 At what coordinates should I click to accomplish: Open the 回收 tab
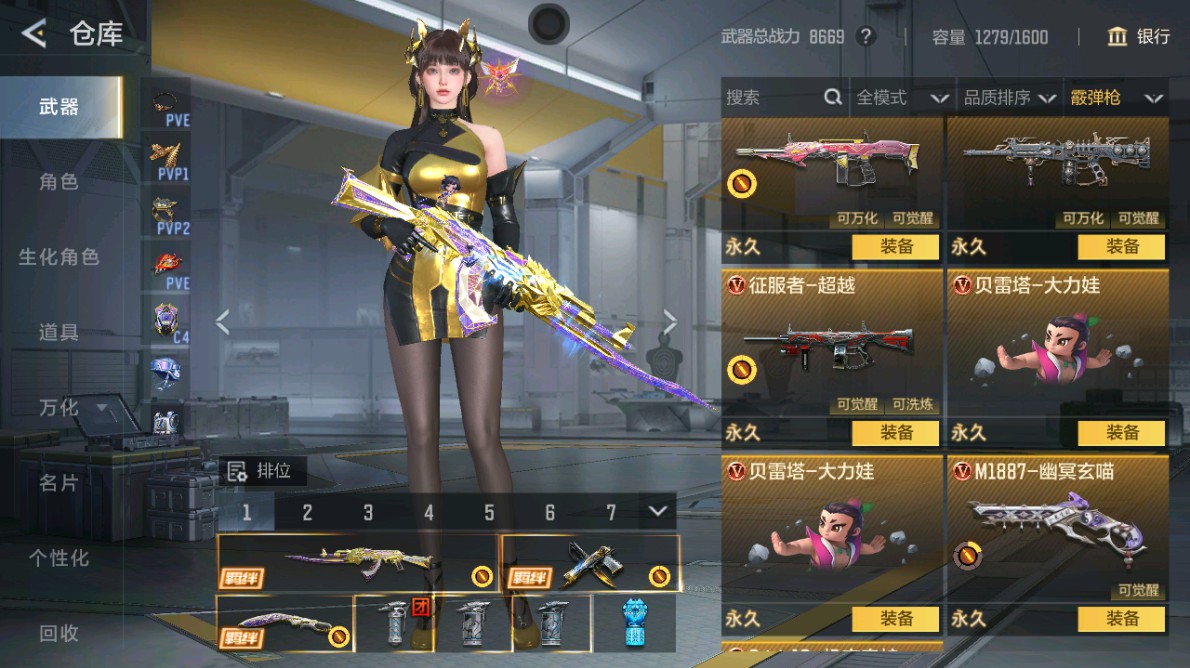click(x=59, y=632)
